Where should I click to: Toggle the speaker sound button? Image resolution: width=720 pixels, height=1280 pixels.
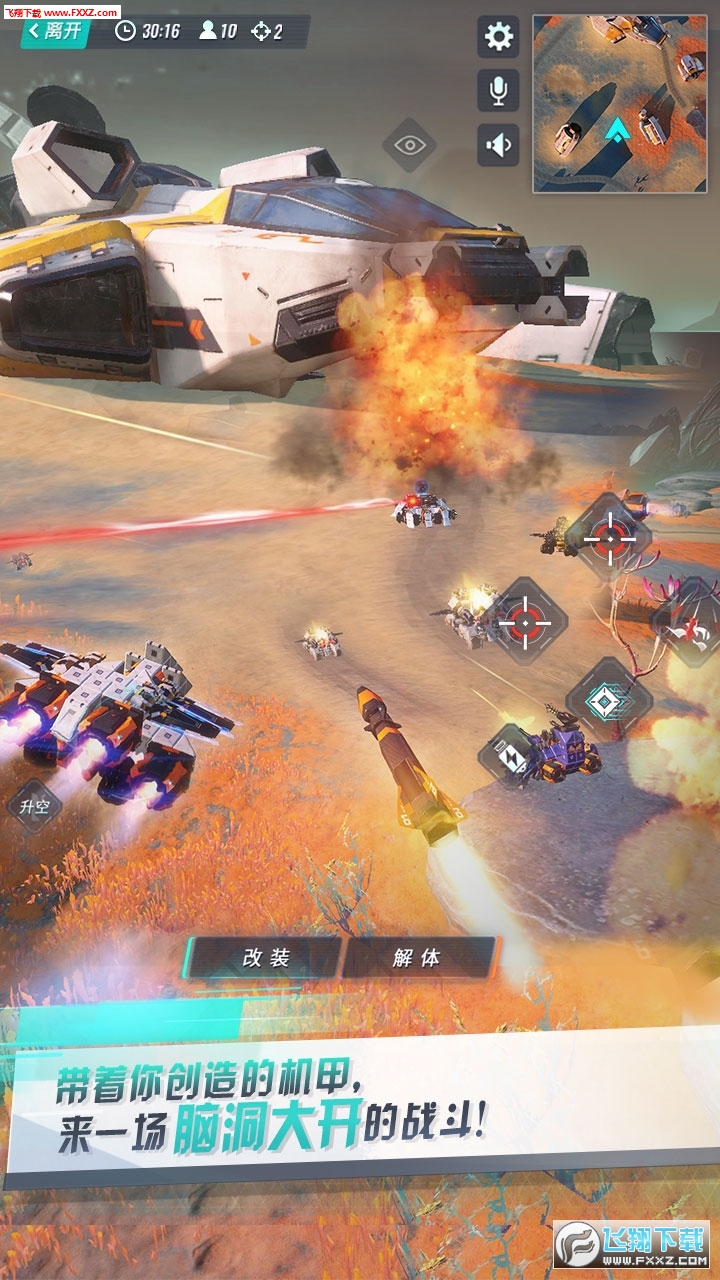(498, 146)
